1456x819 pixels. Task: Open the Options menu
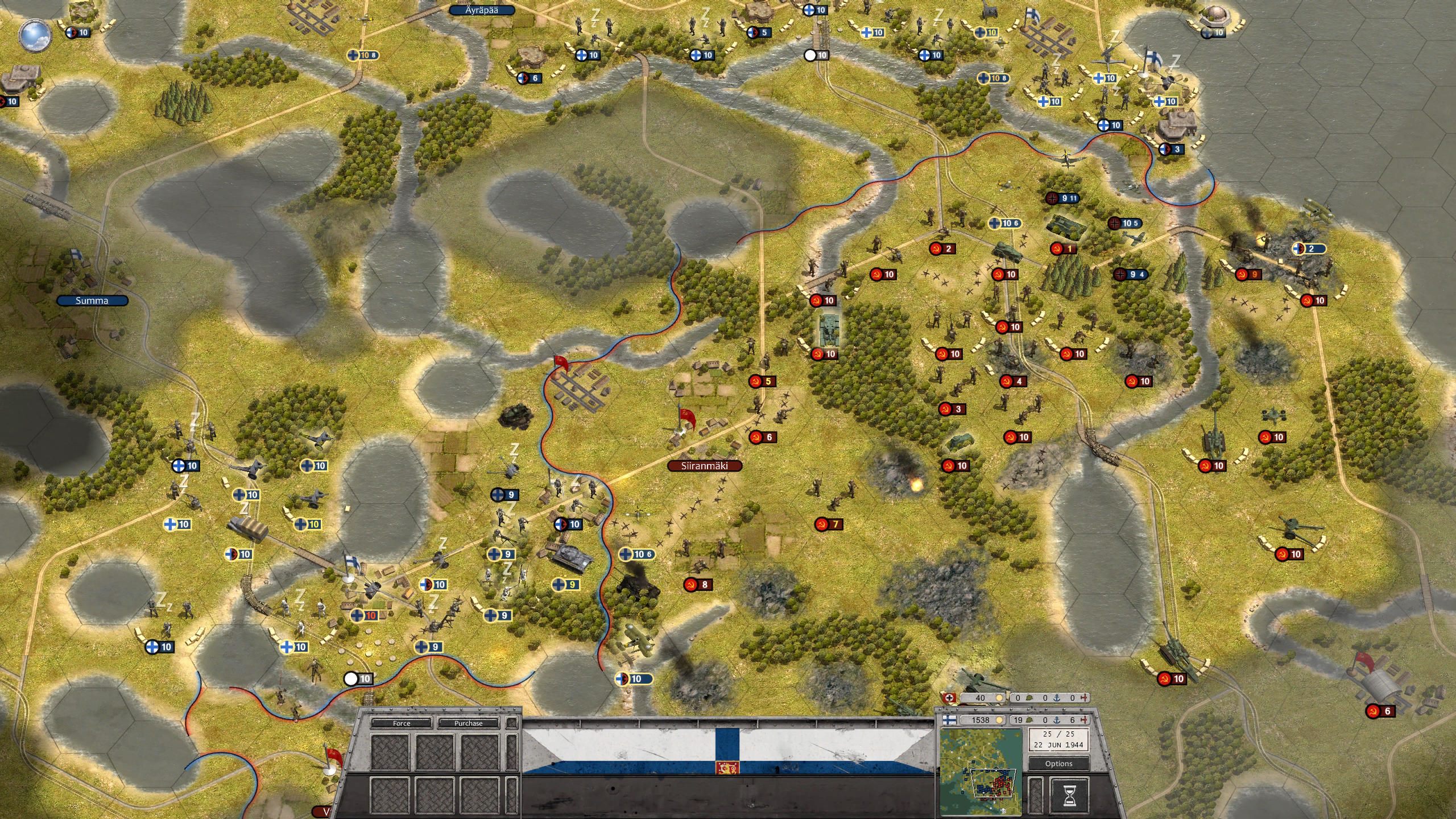[x=1058, y=764]
